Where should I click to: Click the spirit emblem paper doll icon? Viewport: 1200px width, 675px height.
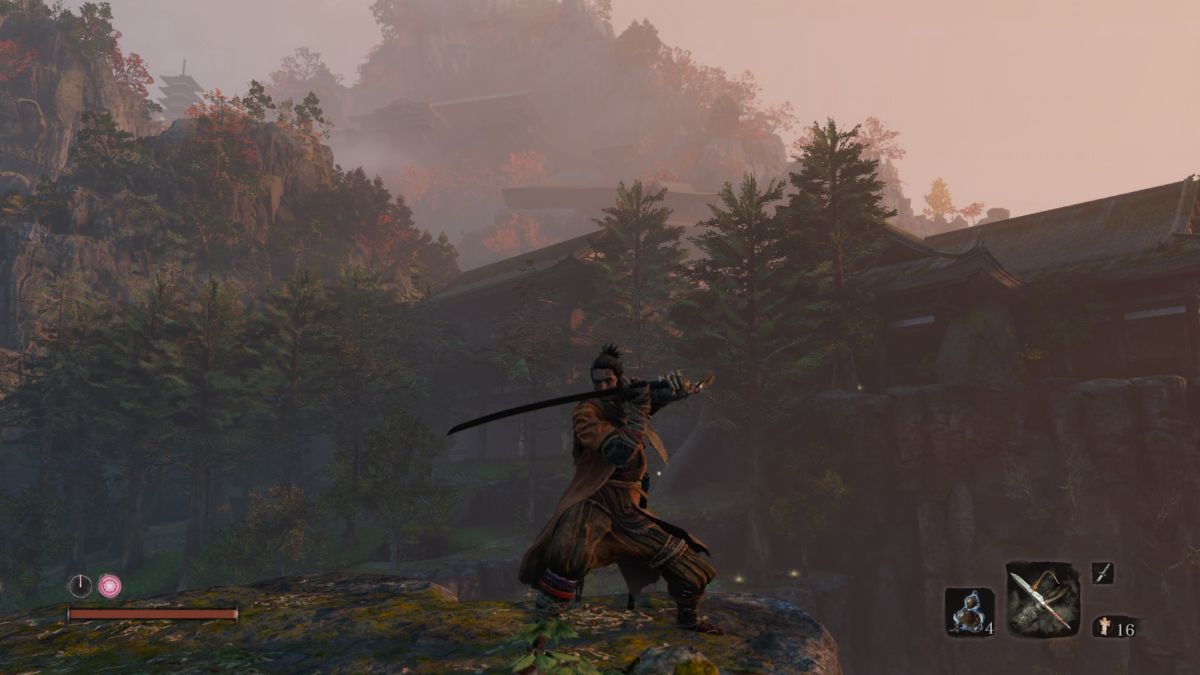(1103, 627)
